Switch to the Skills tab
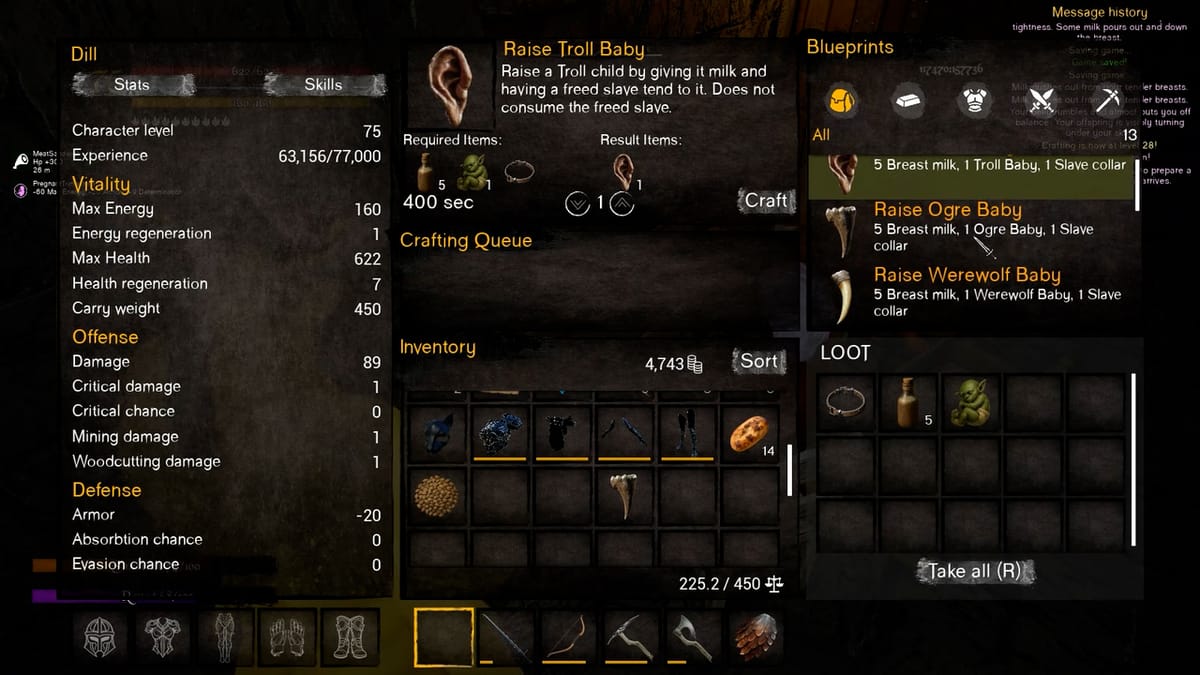This screenshot has width=1200, height=675. point(323,85)
